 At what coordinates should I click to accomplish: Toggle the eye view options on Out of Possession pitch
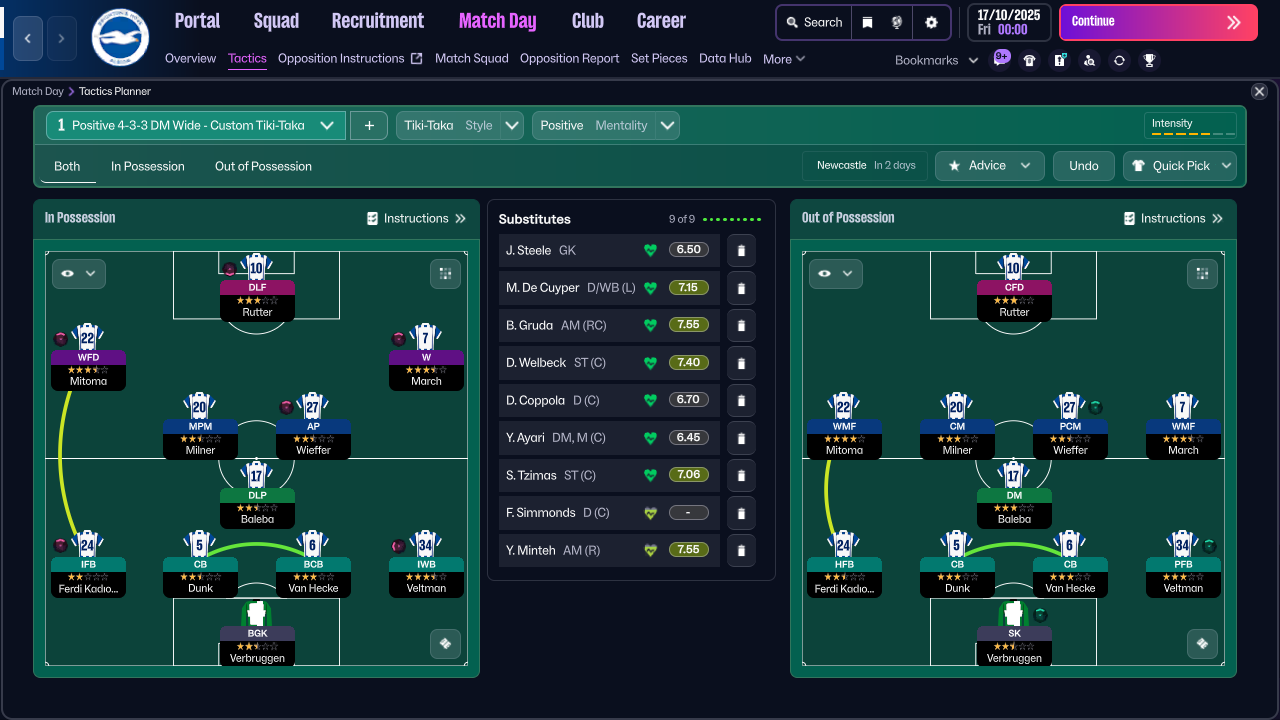[835, 273]
